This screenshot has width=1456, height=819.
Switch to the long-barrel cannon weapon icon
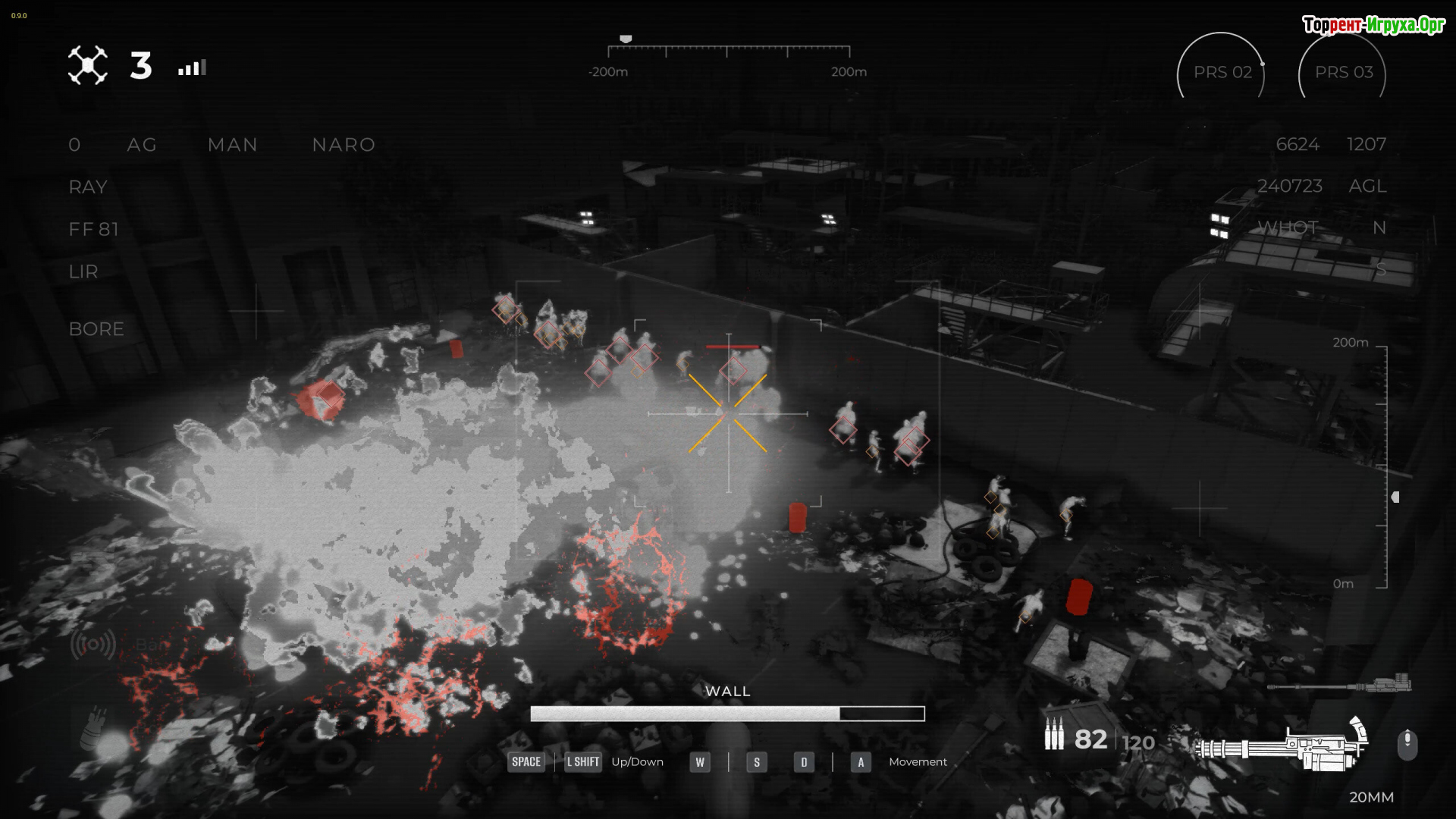1339,686
